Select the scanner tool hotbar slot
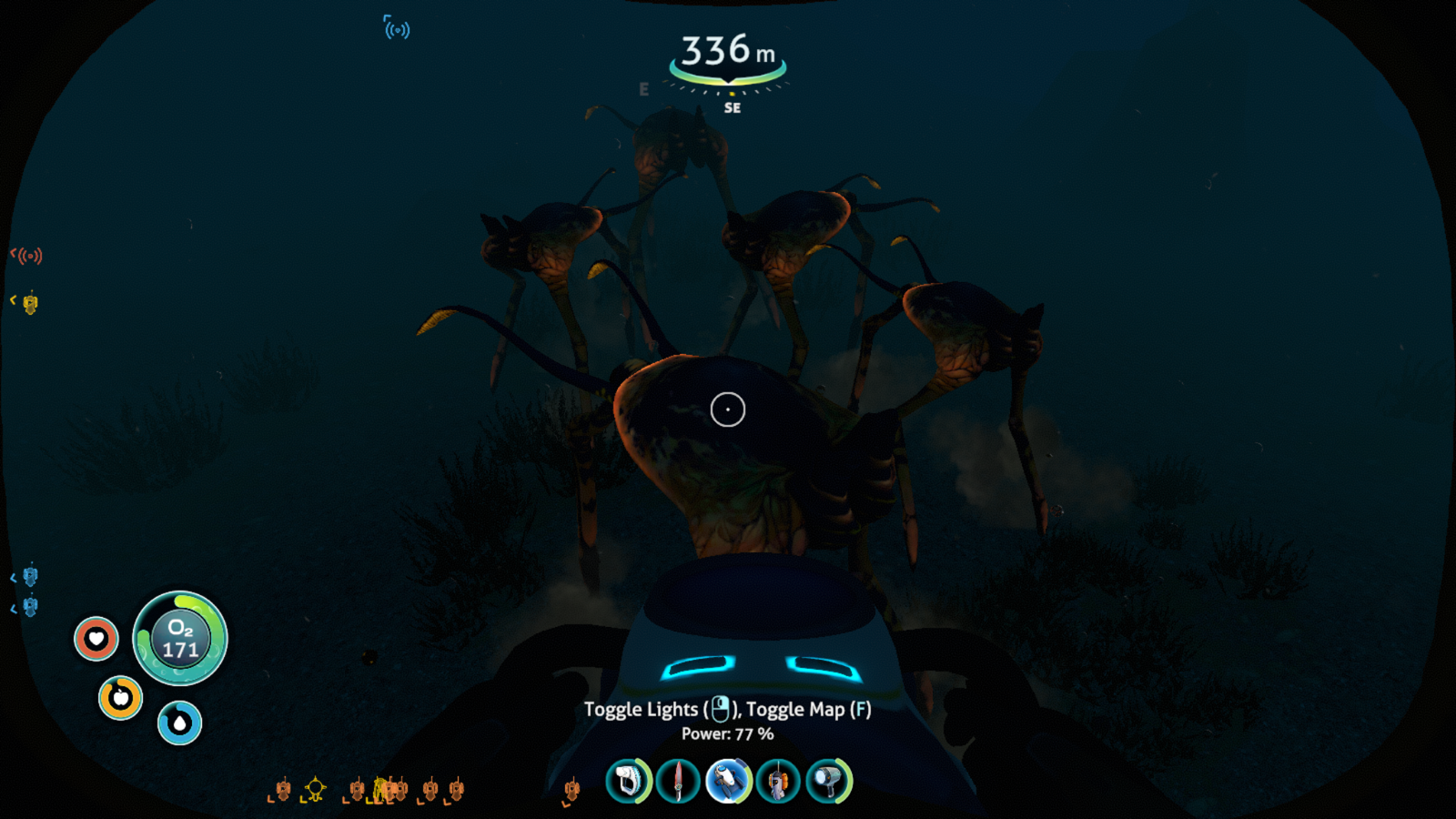The height and width of the screenshot is (819, 1456). (628, 781)
